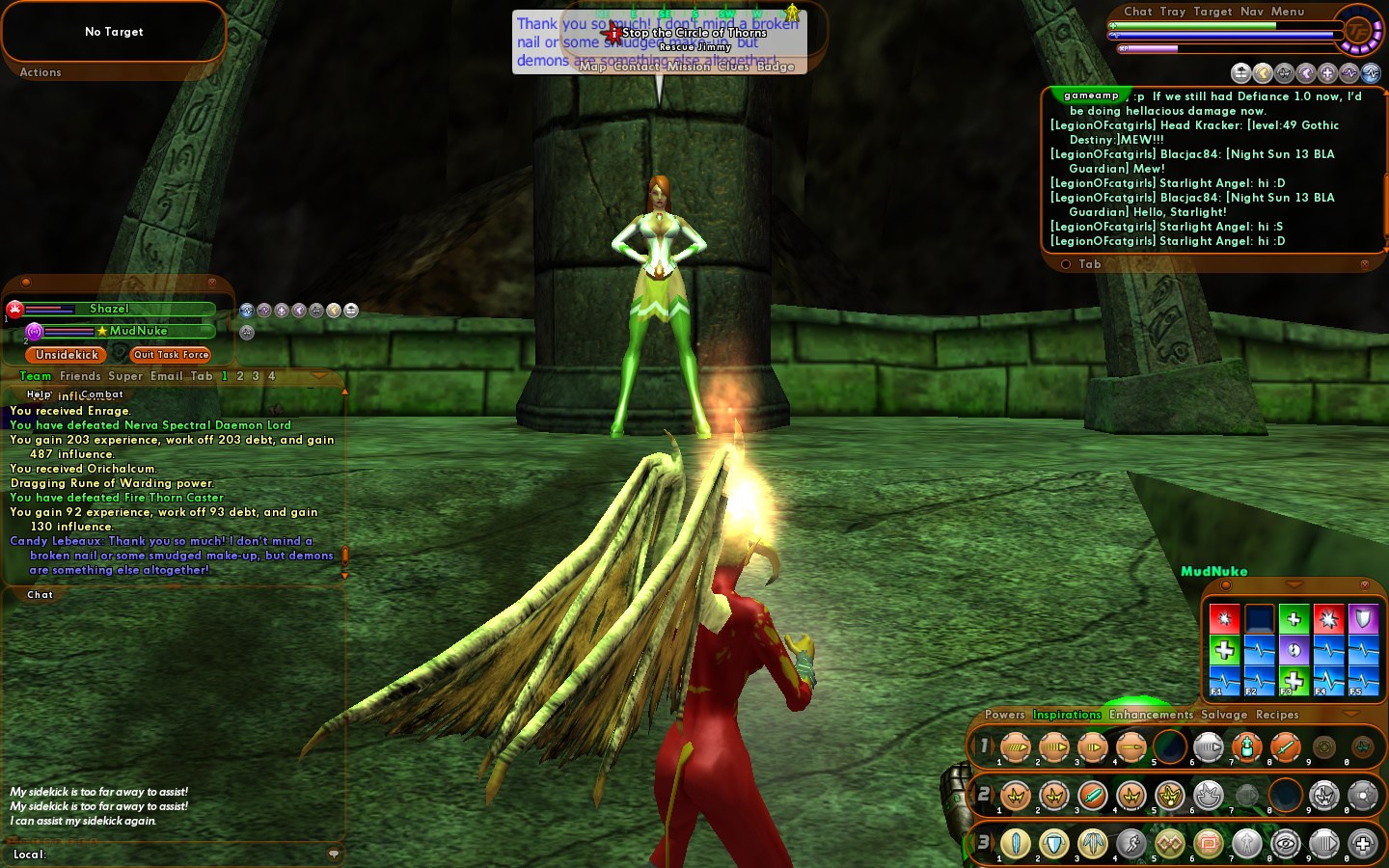This screenshot has width=1389, height=868.
Task: Open the Email tab
Action: (166, 376)
